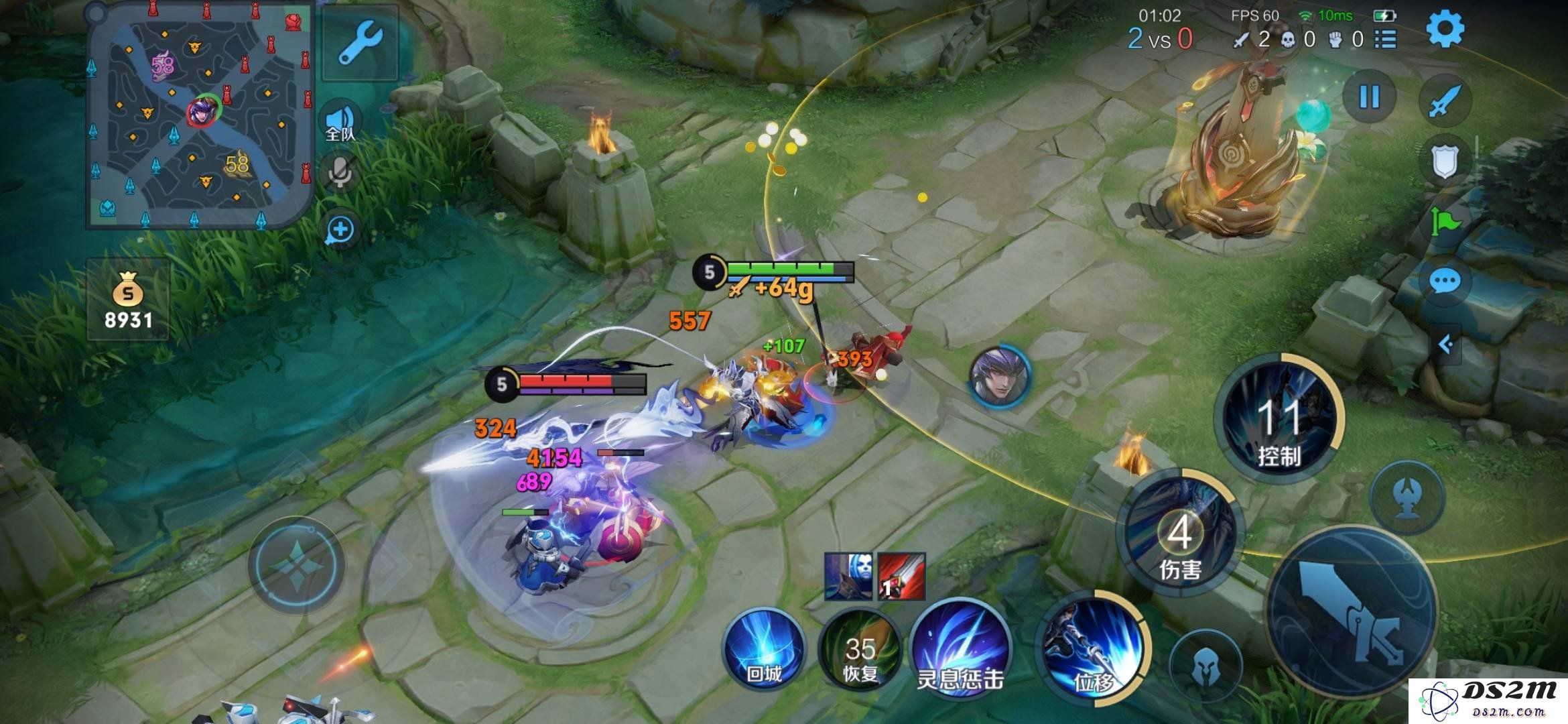Open the scoreboard list icon

tap(1385, 40)
